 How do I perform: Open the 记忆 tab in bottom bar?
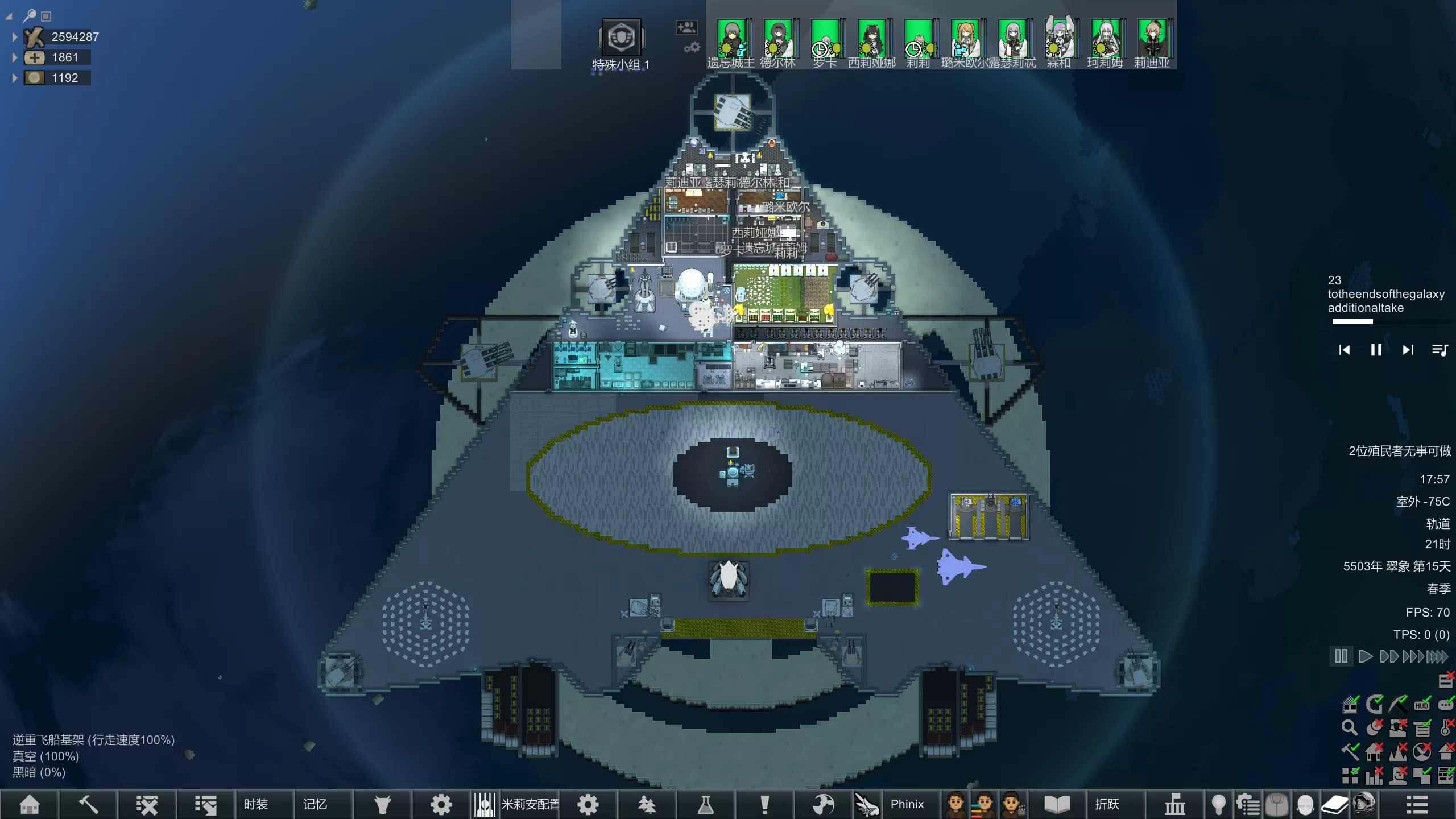(x=315, y=804)
